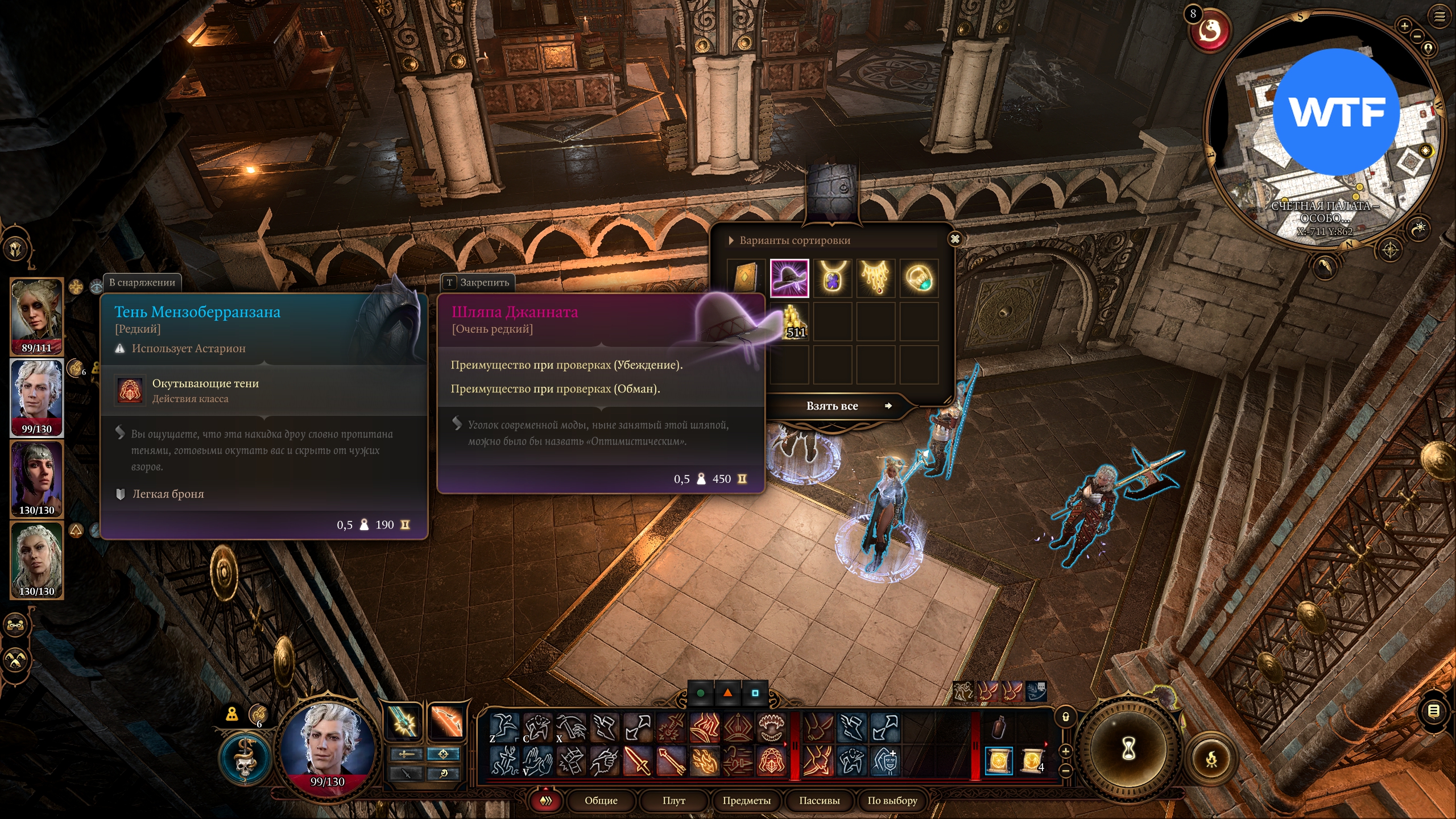The image size is (1456, 819).
Task: Show the Пассивы hotbar tab
Action: (x=819, y=801)
